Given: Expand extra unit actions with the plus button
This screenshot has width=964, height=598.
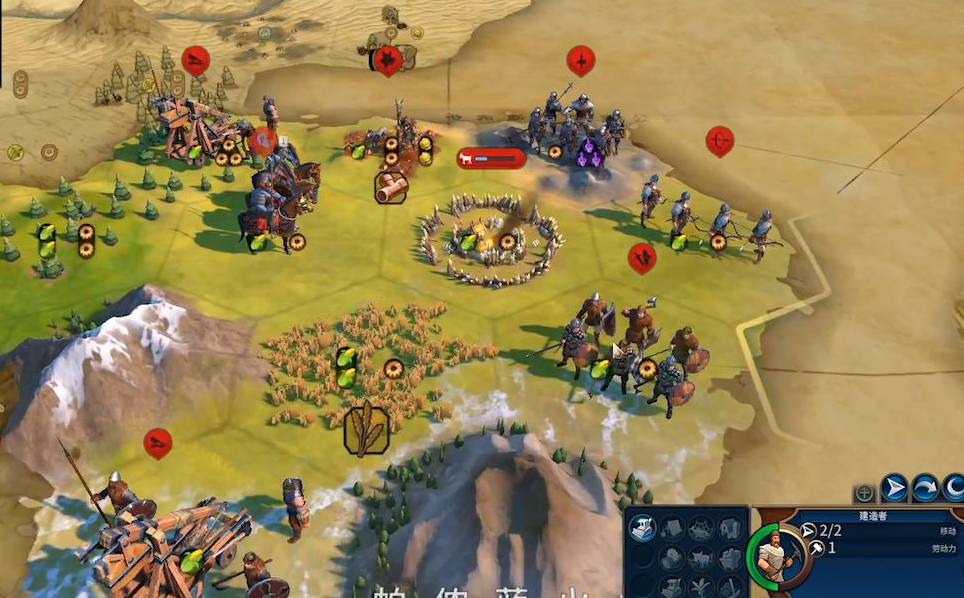Looking at the screenshot, I should click(865, 493).
